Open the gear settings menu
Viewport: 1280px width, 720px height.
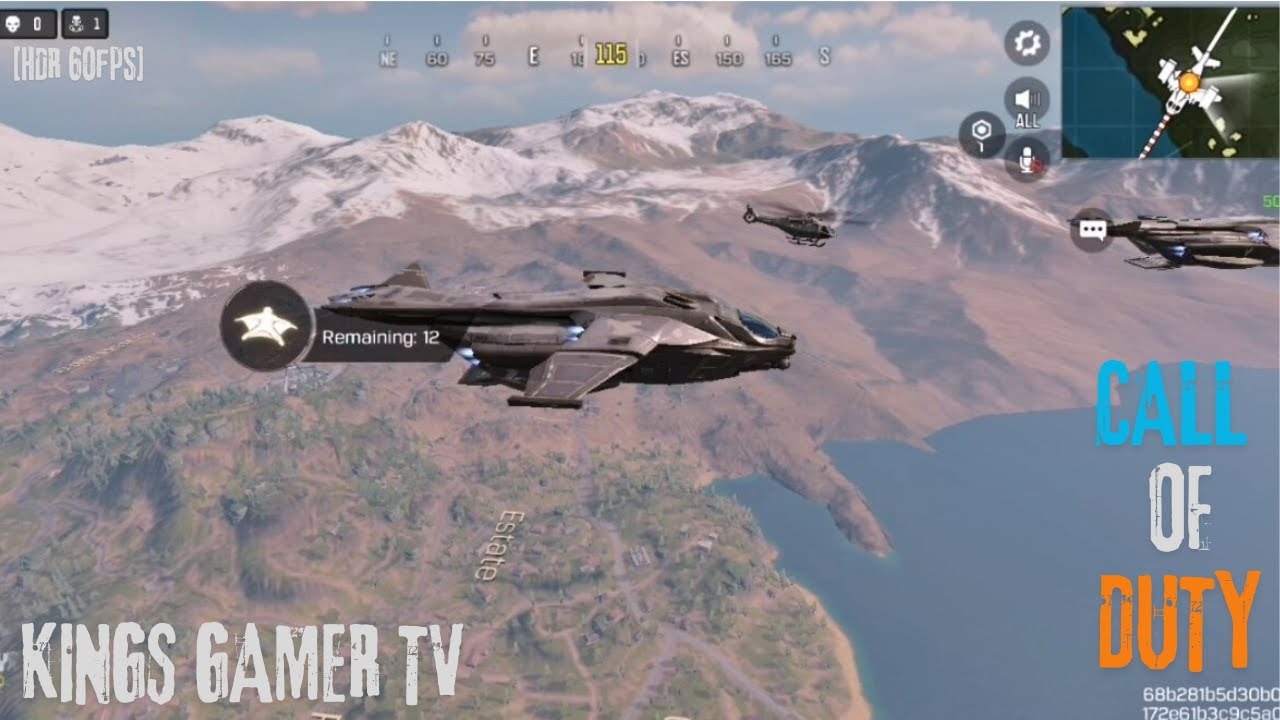[x=1027, y=43]
